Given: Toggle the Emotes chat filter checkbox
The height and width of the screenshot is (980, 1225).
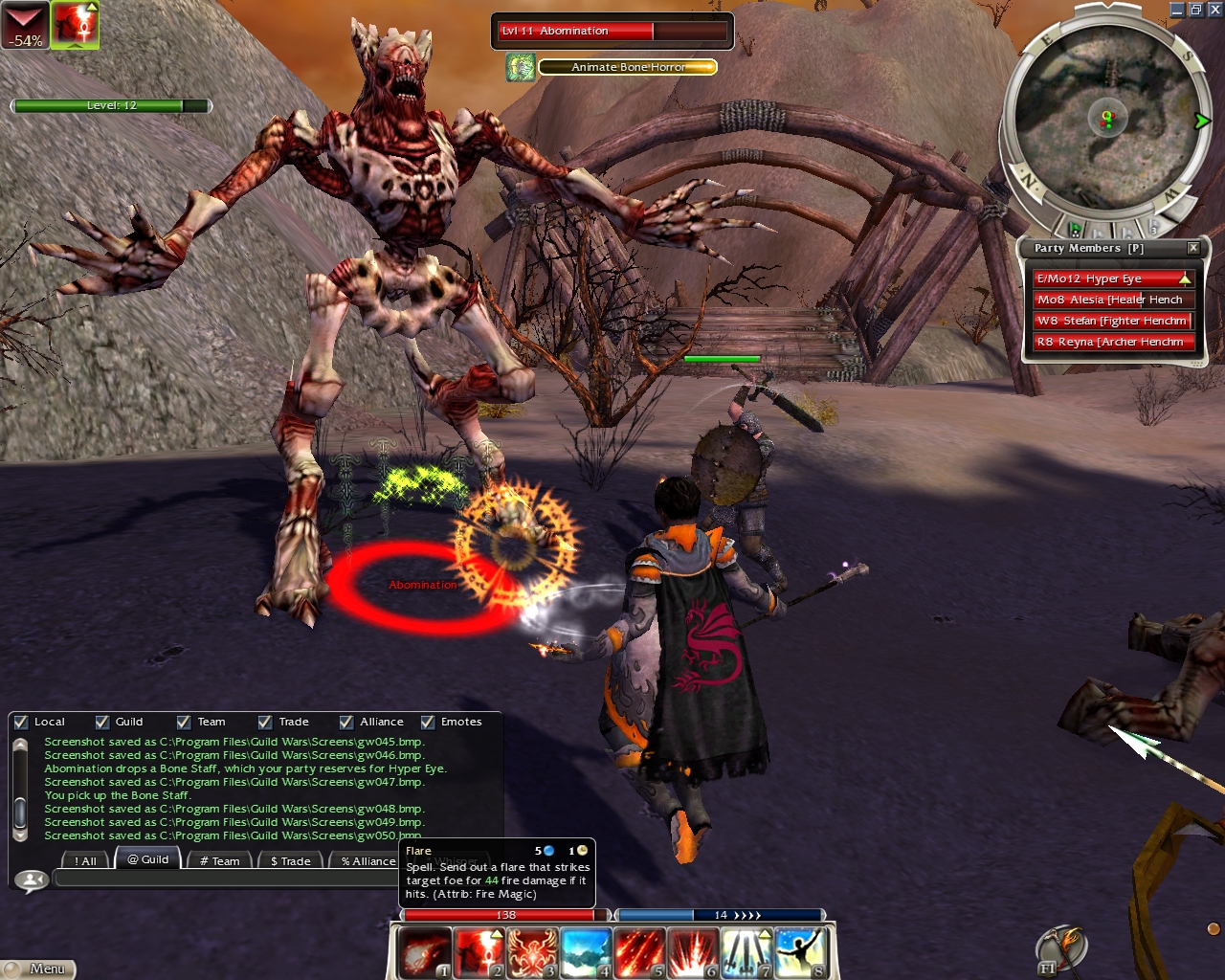Looking at the screenshot, I should (x=428, y=723).
